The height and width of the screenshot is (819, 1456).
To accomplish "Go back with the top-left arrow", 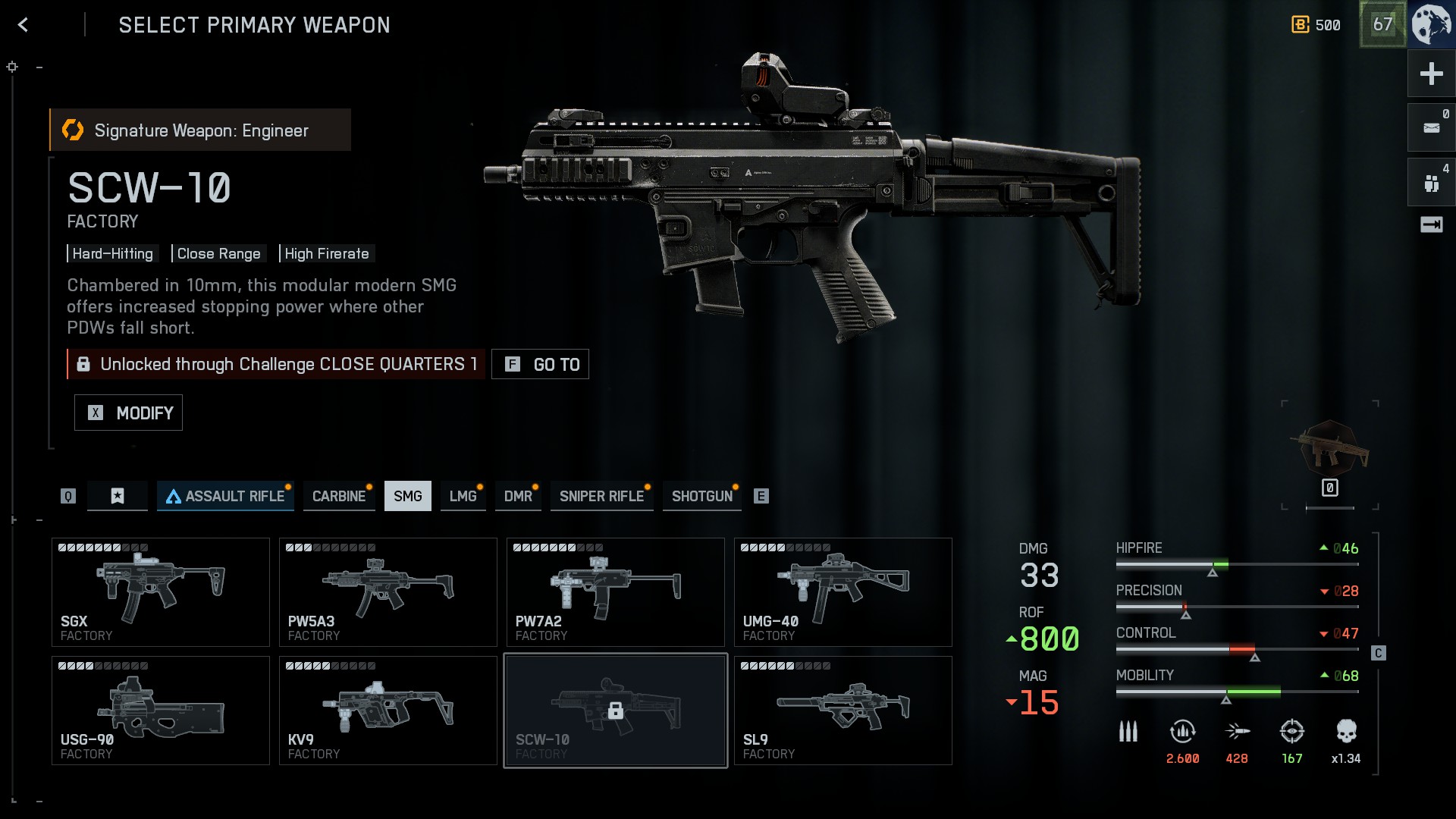I will [x=23, y=25].
